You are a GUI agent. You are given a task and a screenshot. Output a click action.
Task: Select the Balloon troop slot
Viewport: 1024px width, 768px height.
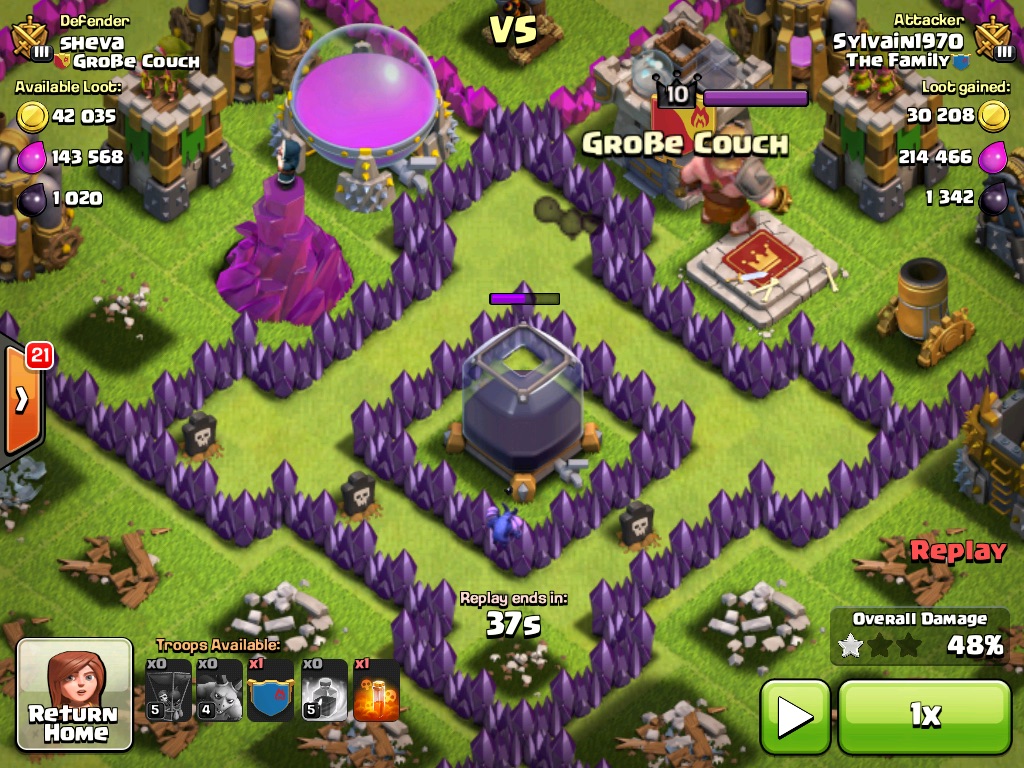coord(167,690)
